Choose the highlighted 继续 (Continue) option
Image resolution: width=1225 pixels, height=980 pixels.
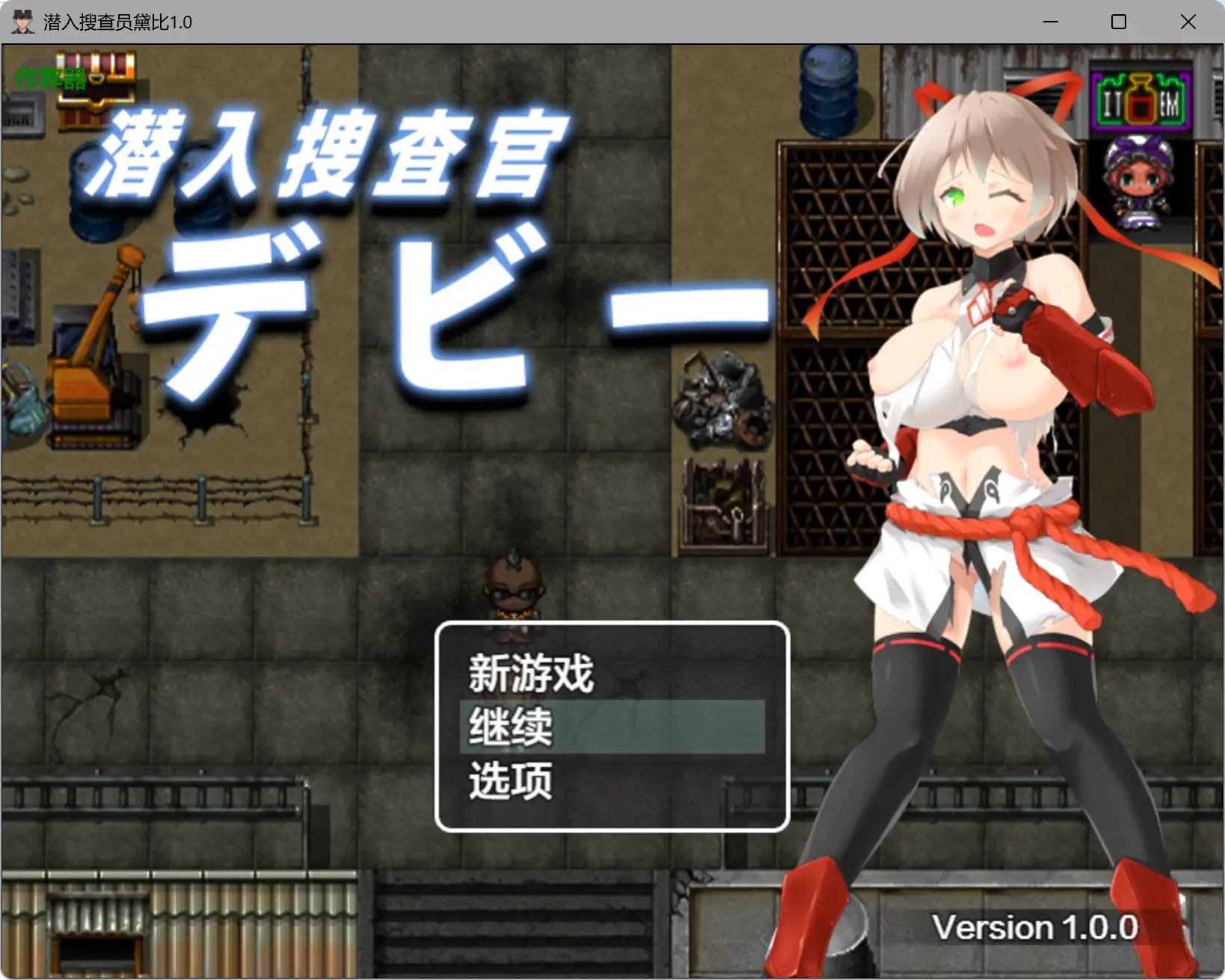click(509, 727)
